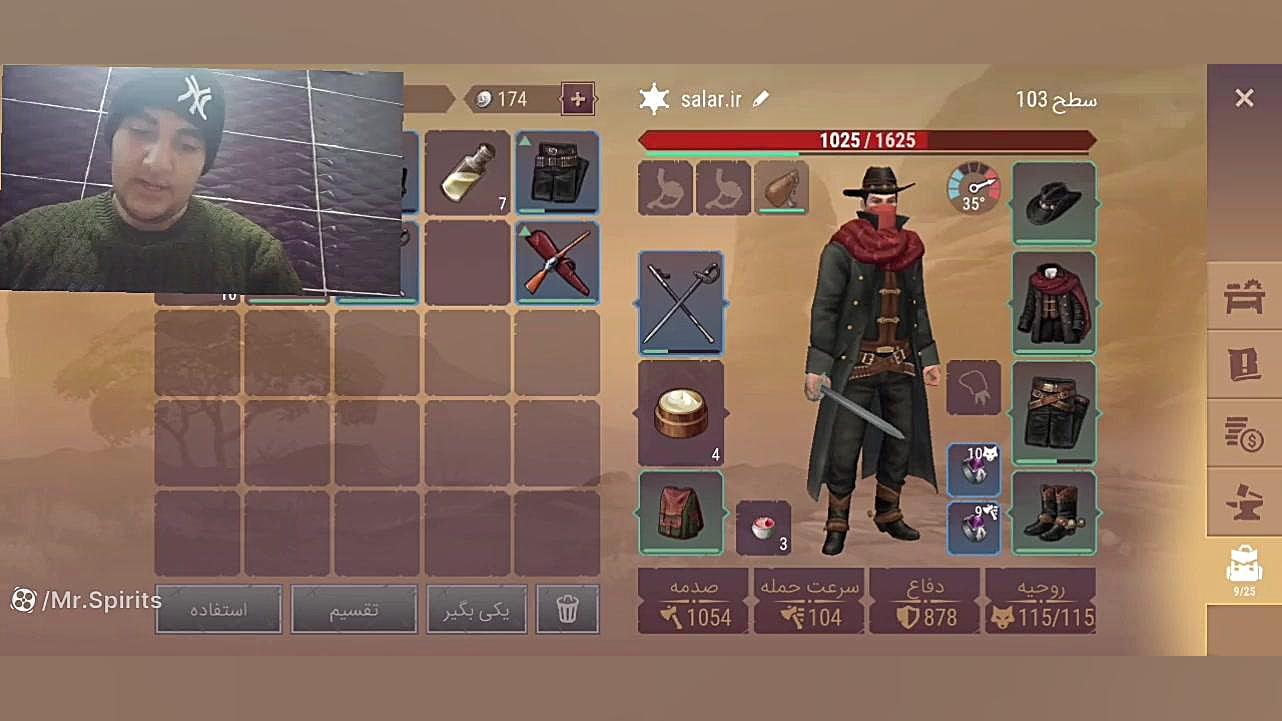The image size is (1282, 721).
Task: Click the یکی بگیر (take one) button
Action: coord(476,609)
